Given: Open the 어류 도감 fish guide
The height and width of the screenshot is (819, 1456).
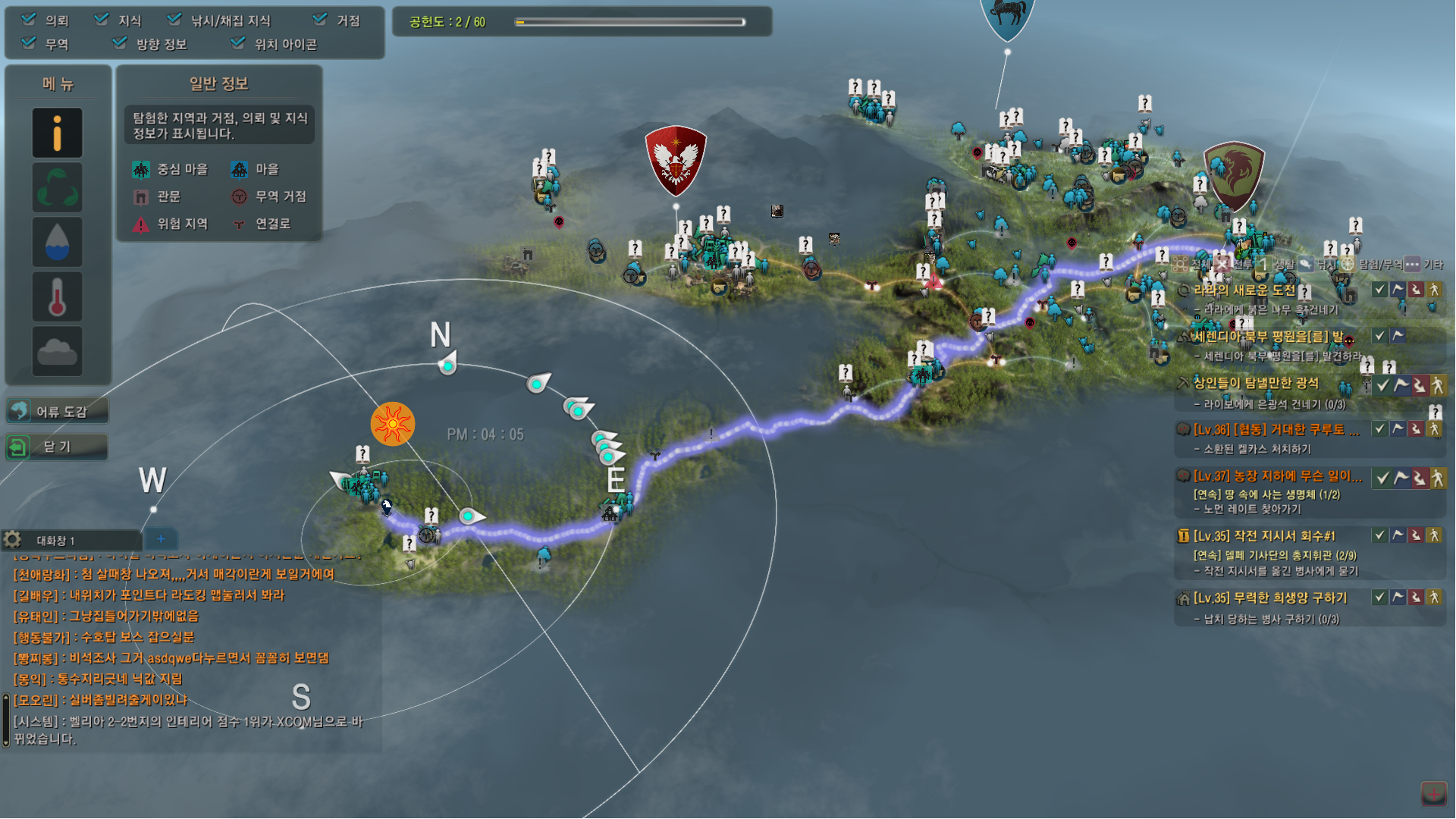Looking at the screenshot, I should coord(58,411).
